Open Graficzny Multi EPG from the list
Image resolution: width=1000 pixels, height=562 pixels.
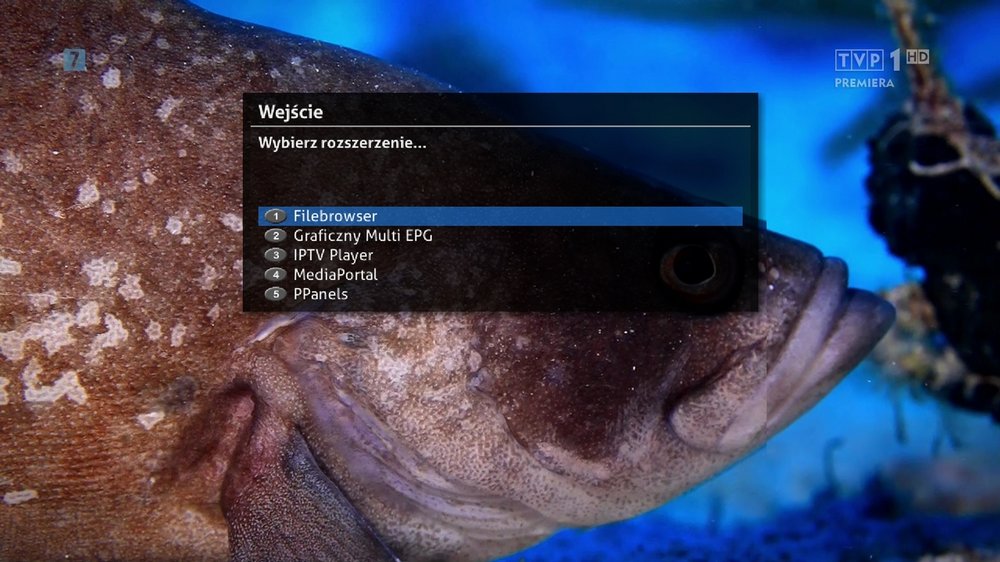tap(362, 236)
